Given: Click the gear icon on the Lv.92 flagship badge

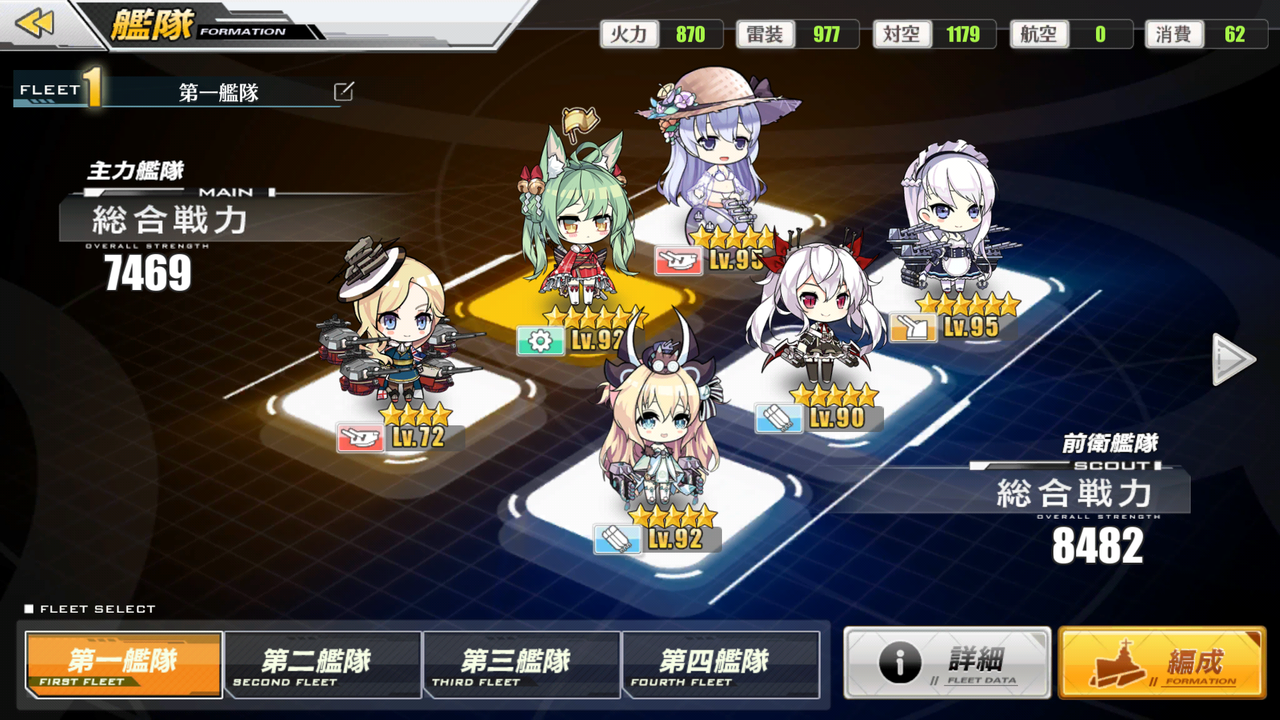Looking at the screenshot, I should tap(540, 340).
